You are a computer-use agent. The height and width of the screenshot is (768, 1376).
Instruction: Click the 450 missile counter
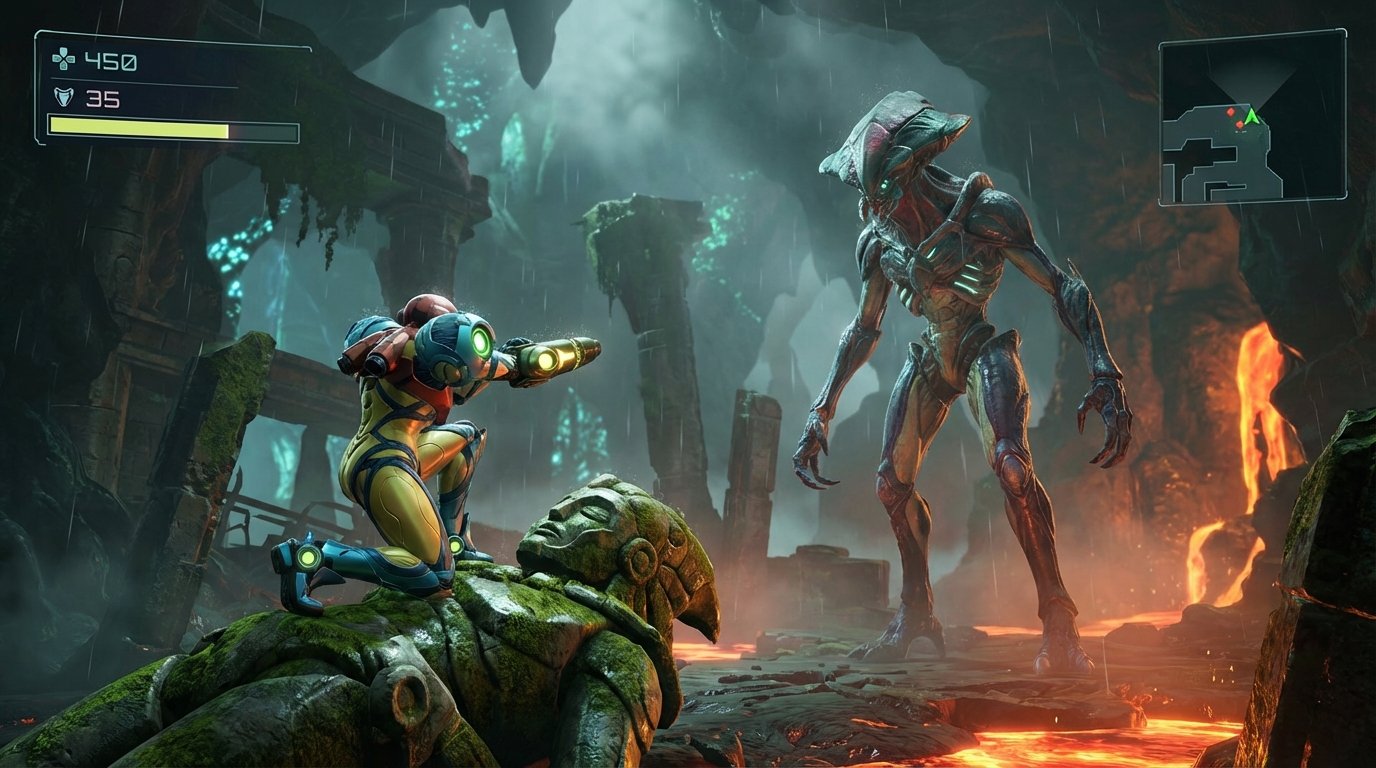(x=110, y=62)
